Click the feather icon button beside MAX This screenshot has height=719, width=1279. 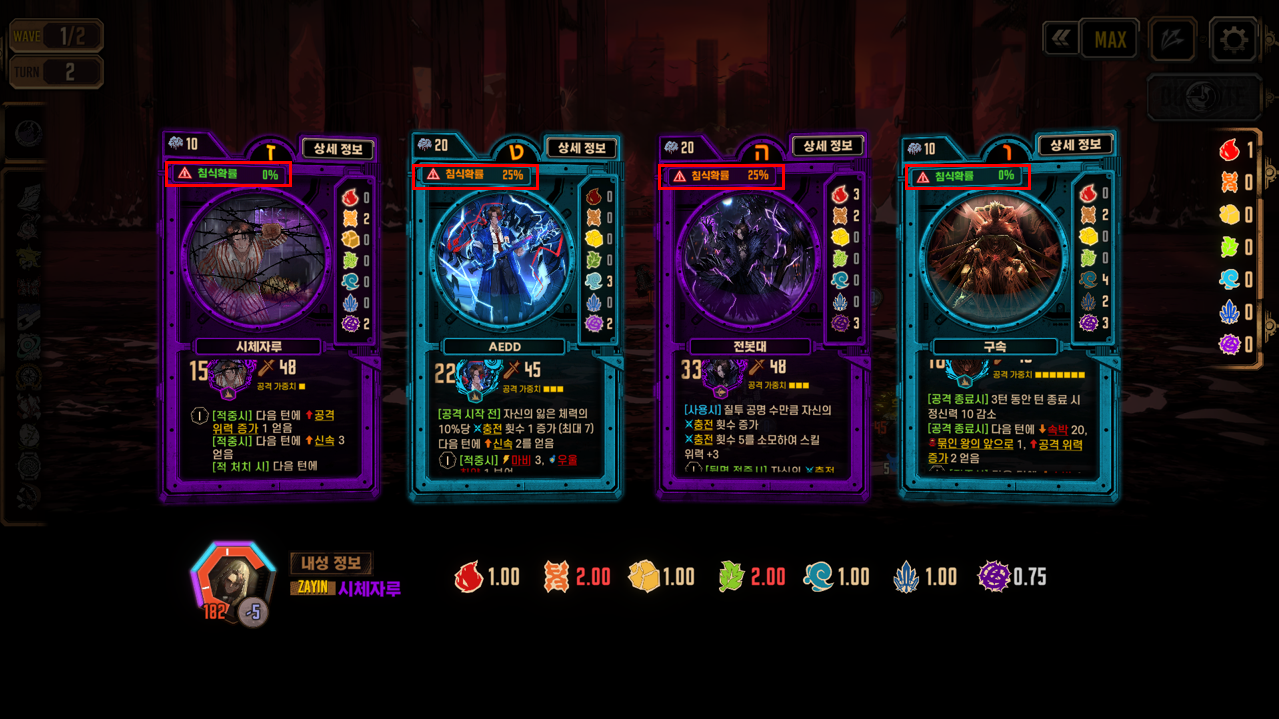(x=1171, y=40)
